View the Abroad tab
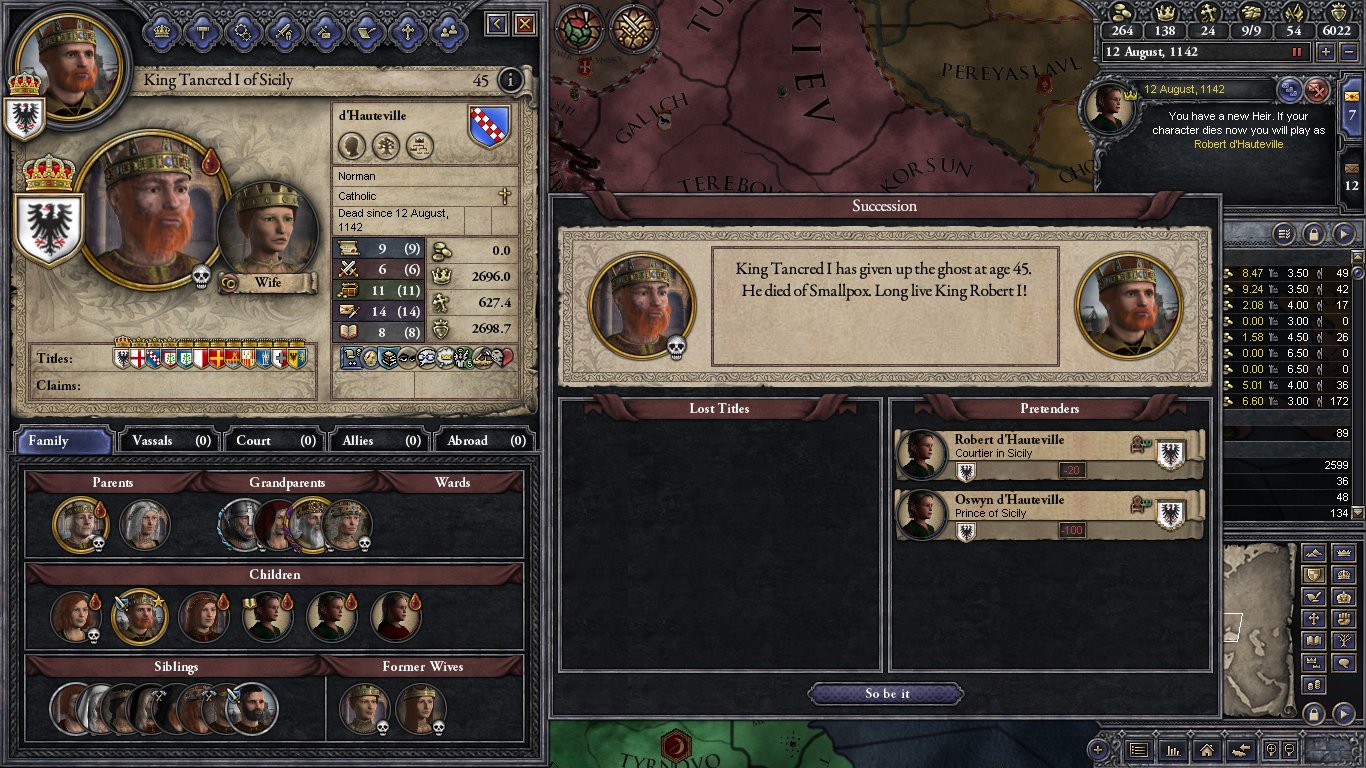 484,440
